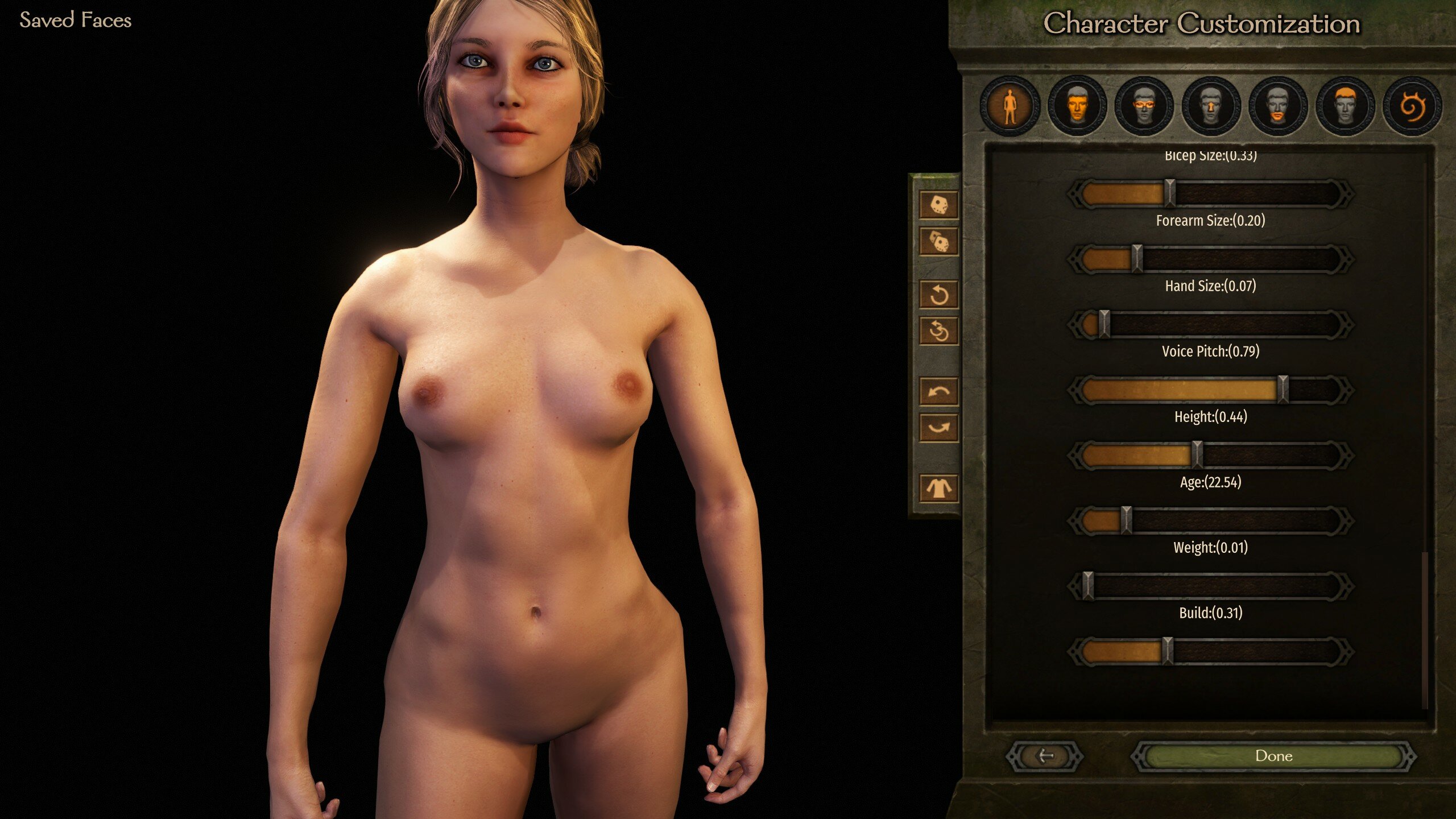Select the Mouth customization icon
Screen dimensions: 1456x819
pyautogui.click(x=1276, y=108)
